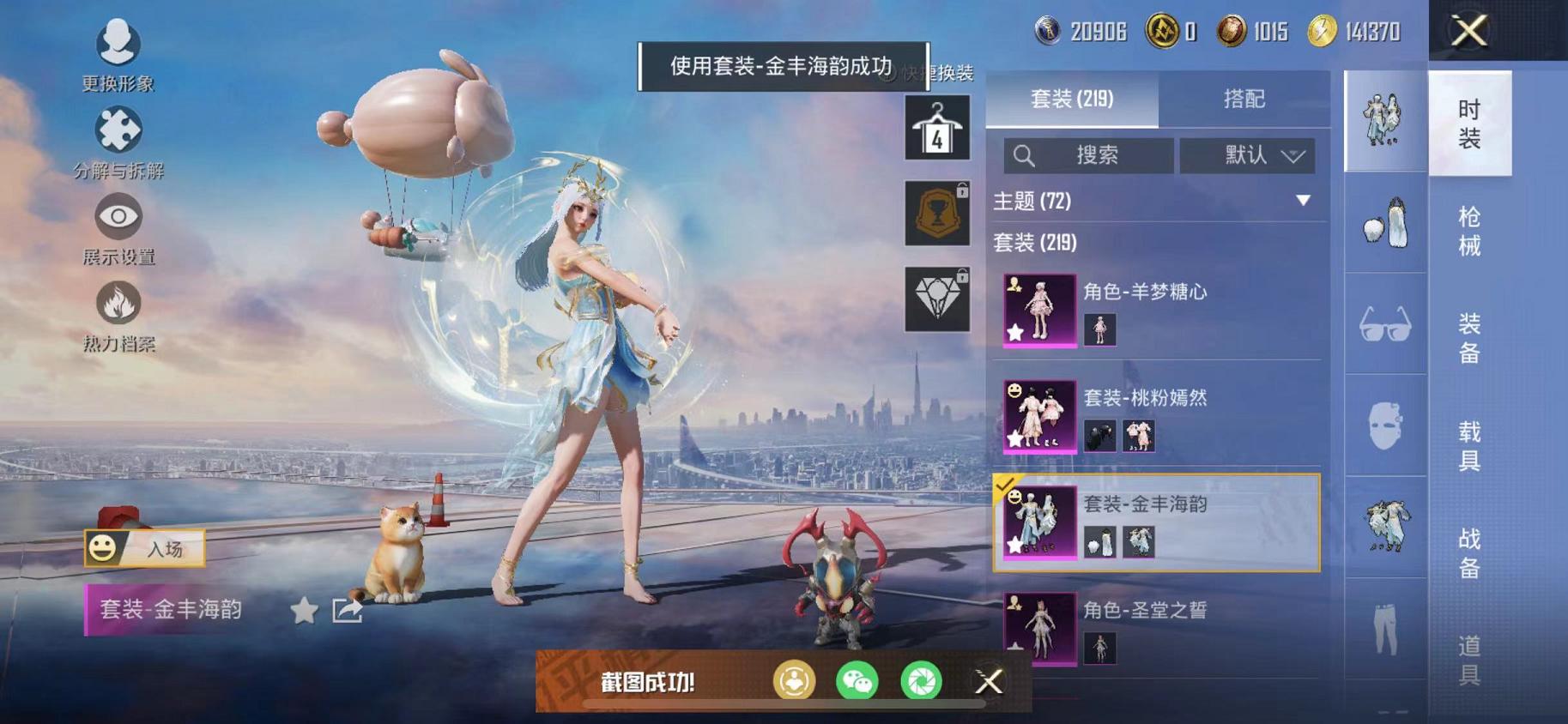The width and height of the screenshot is (1568, 724).
Task: Open the 默认 sorting dropdown
Action: pyautogui.click(x=1247, y=156)
